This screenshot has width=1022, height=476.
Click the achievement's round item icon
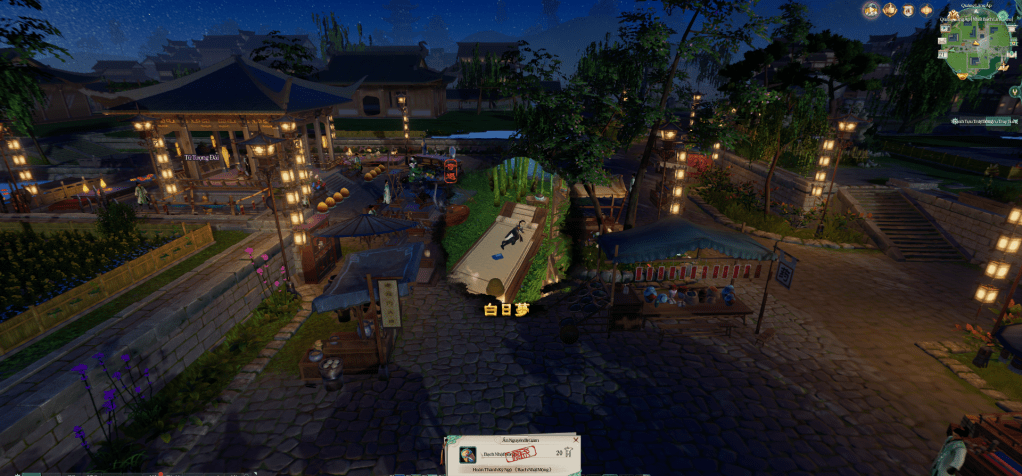tap(467, 455)
